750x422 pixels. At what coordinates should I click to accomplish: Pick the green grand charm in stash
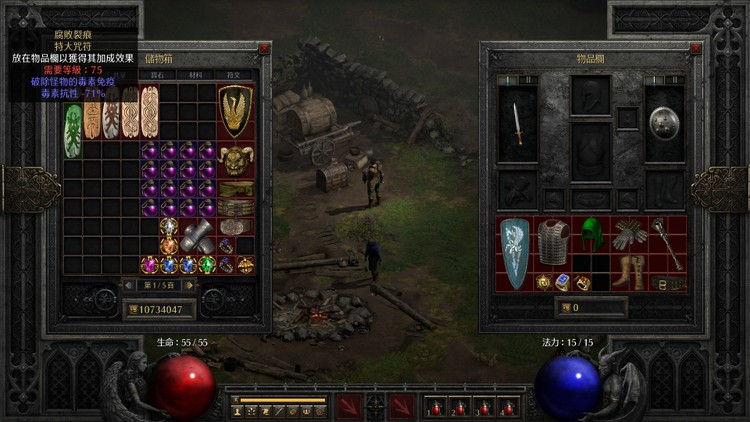pyautogui.click(x=73, y=130)
